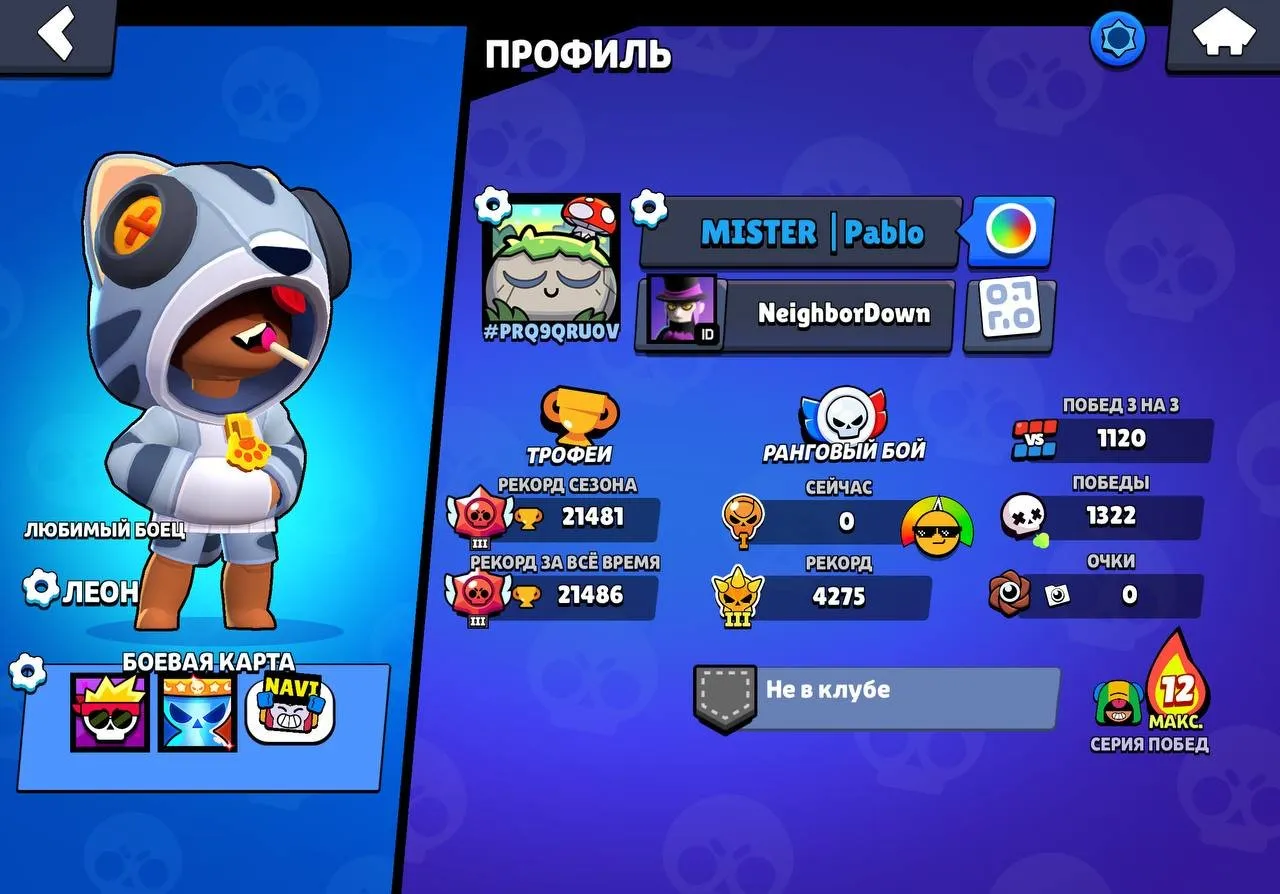Open the QR code for the profile
1280x894 pixels.
pyautogui.click(x=1009, y=315)
